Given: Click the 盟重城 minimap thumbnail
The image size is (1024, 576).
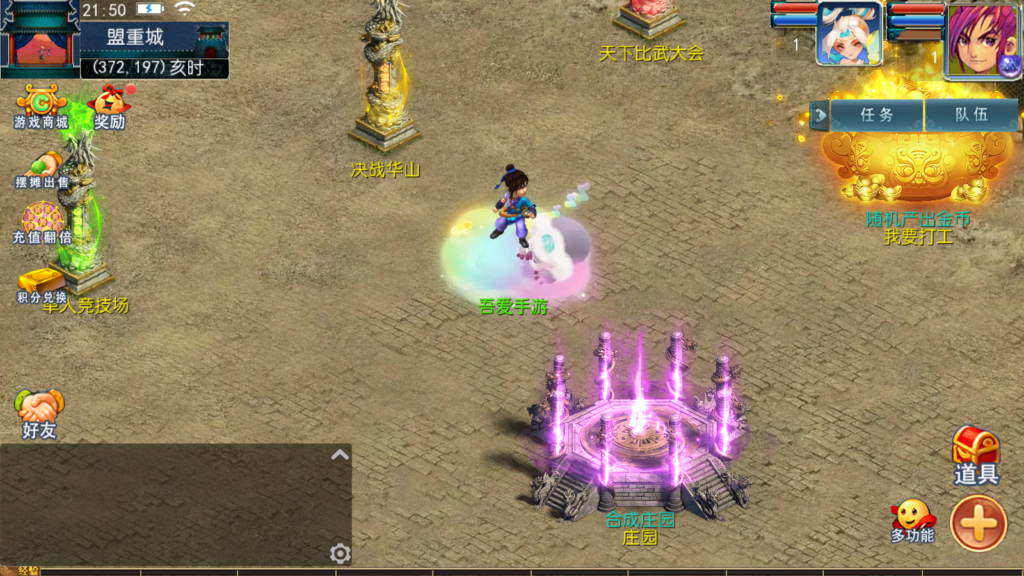Looking at the screenshot, I should 40,40.
